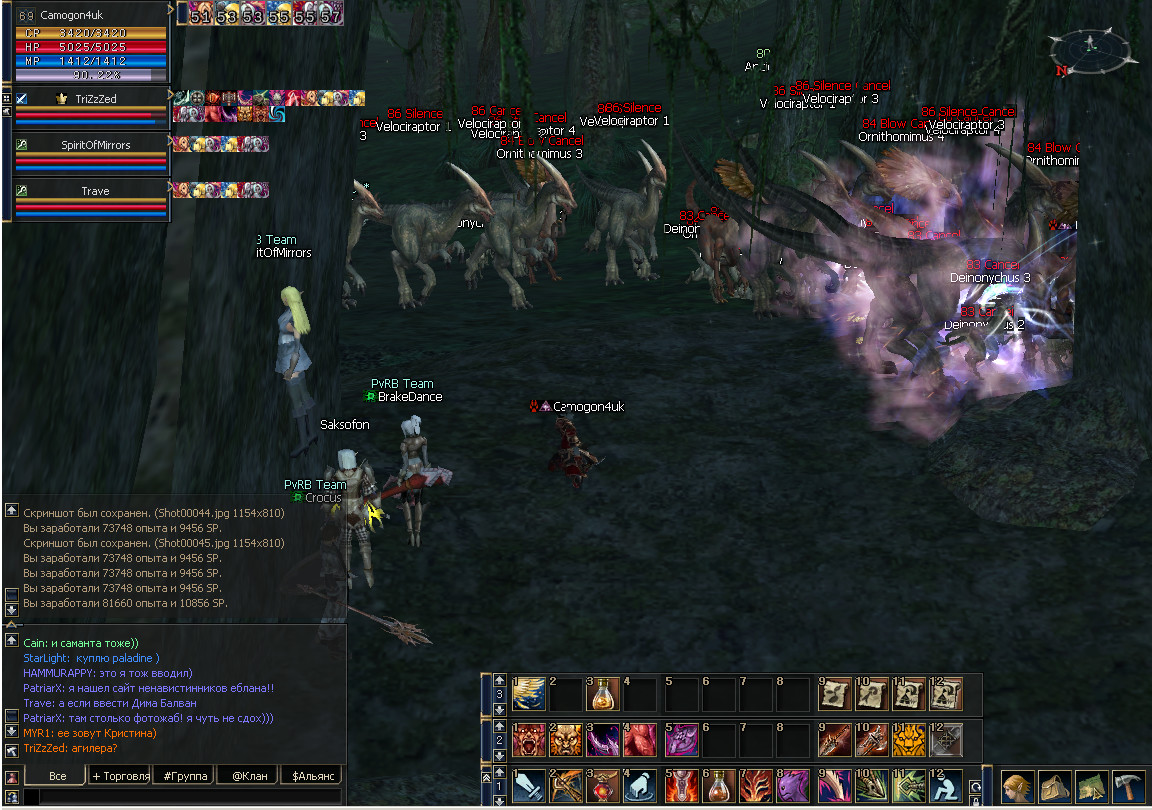Open the world map icon
Viewport: 1152px width, 810px height.
click(1091, 786)
